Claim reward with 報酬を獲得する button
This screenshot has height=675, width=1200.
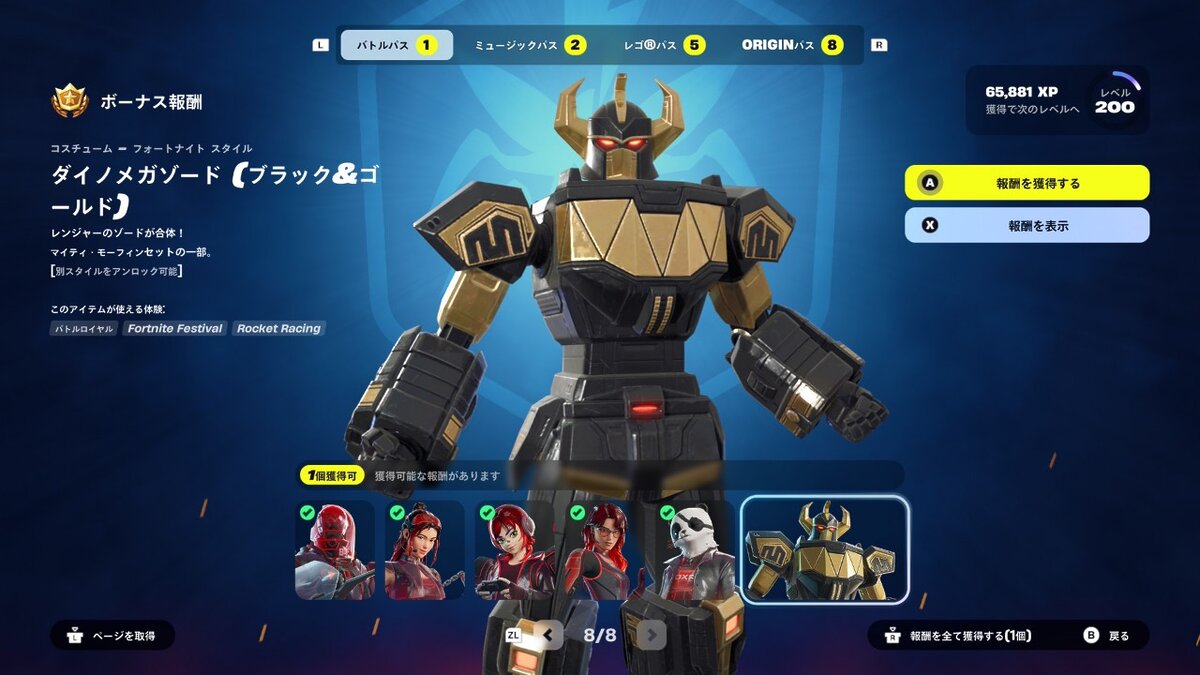coord(1027,183)
